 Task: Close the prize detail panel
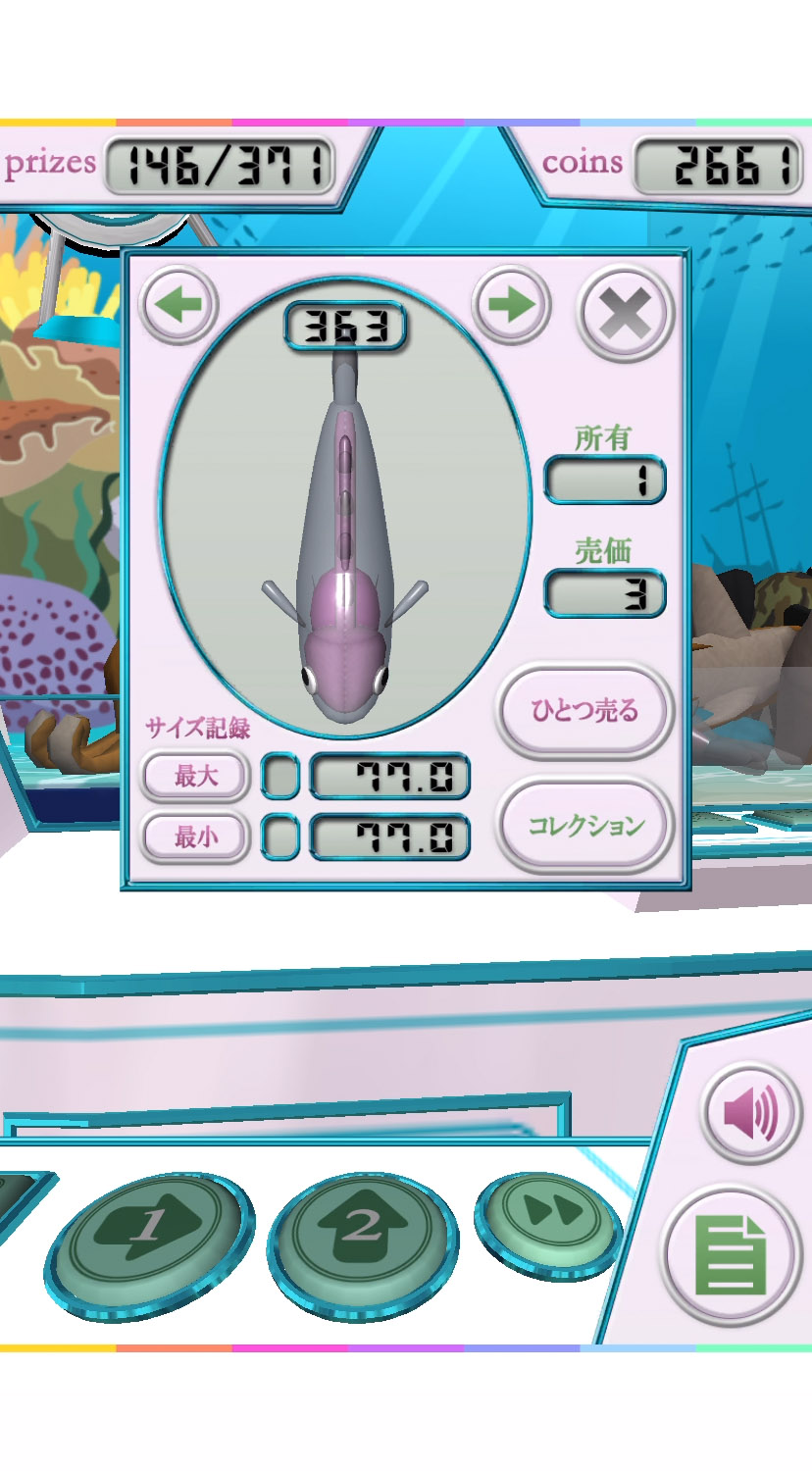626,315
